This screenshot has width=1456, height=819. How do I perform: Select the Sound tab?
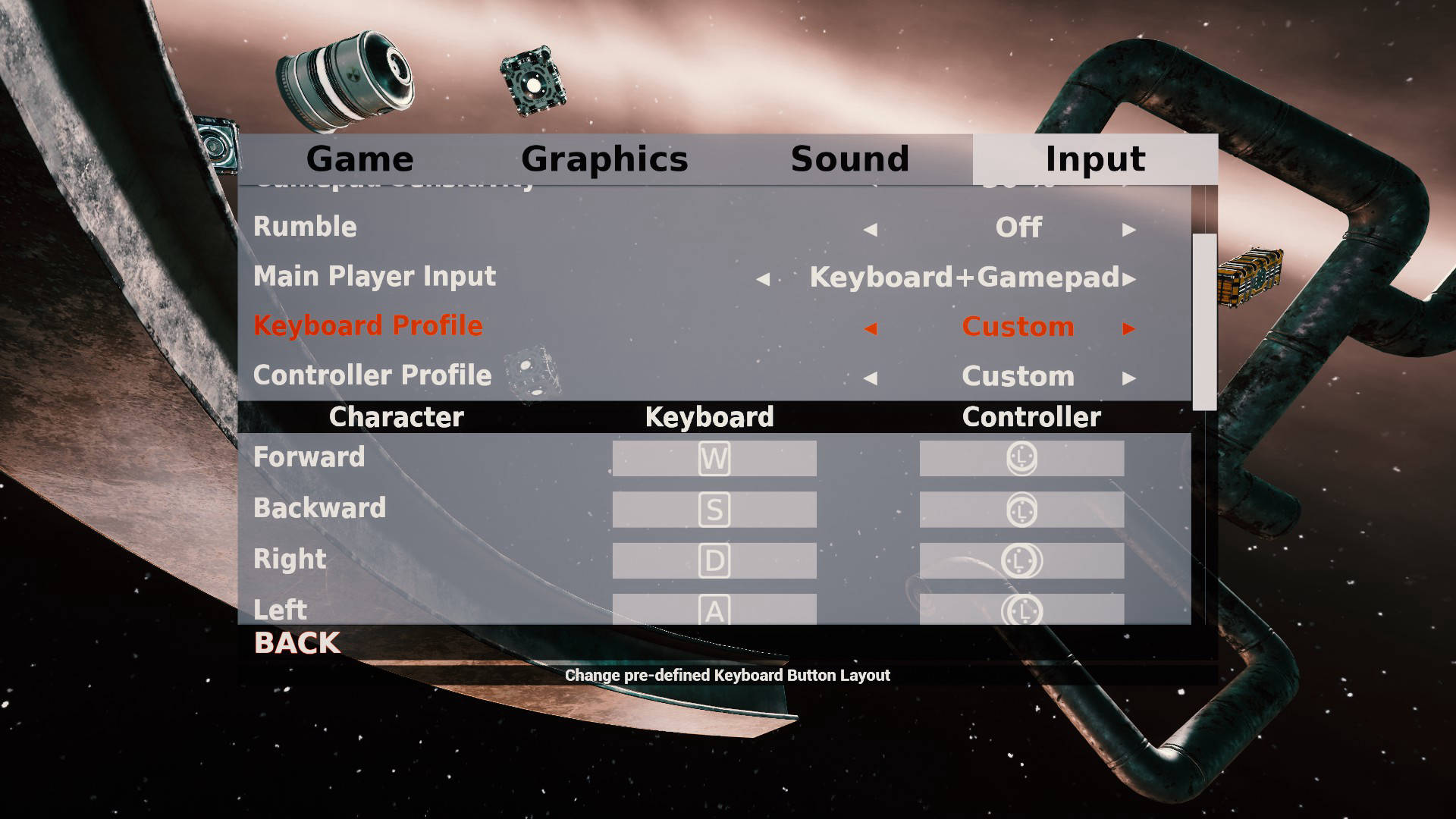click(849, 159)
